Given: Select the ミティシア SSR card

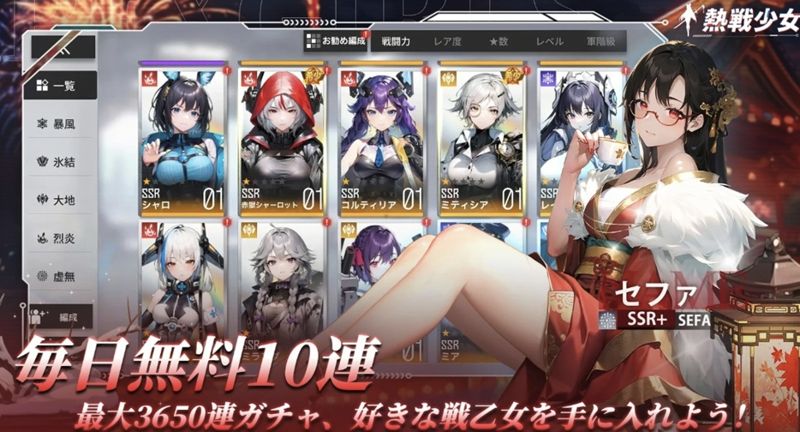Looking at the screenshot, I should pyautogui.click(x=480, y=140).
